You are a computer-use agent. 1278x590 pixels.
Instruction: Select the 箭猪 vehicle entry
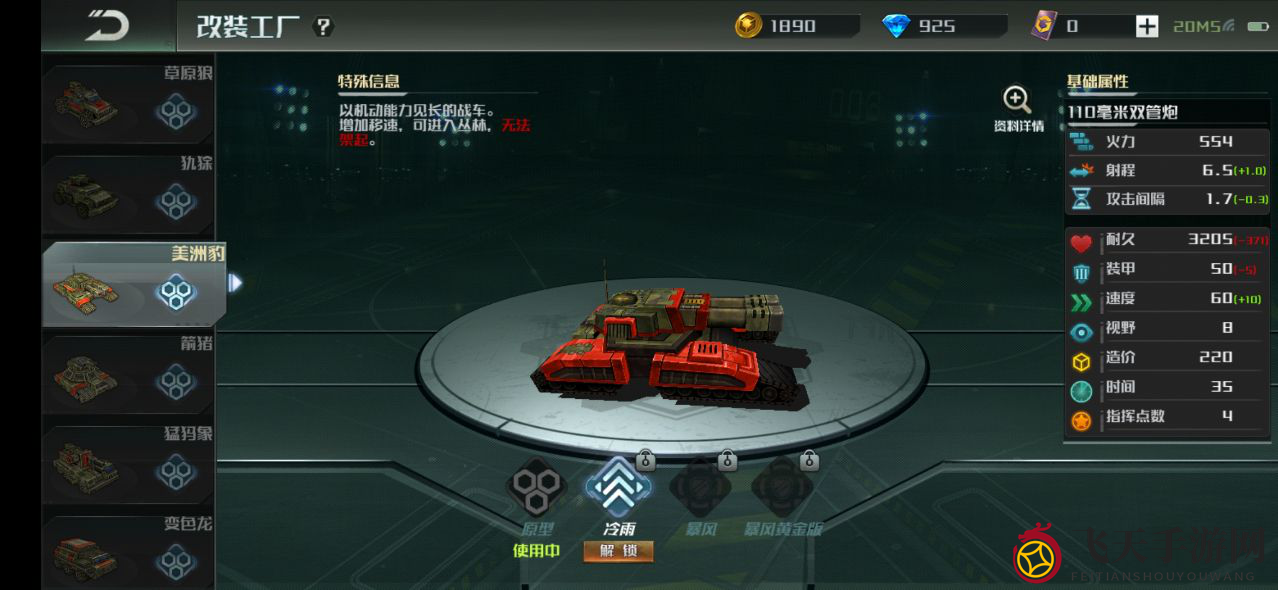[128, 375]
